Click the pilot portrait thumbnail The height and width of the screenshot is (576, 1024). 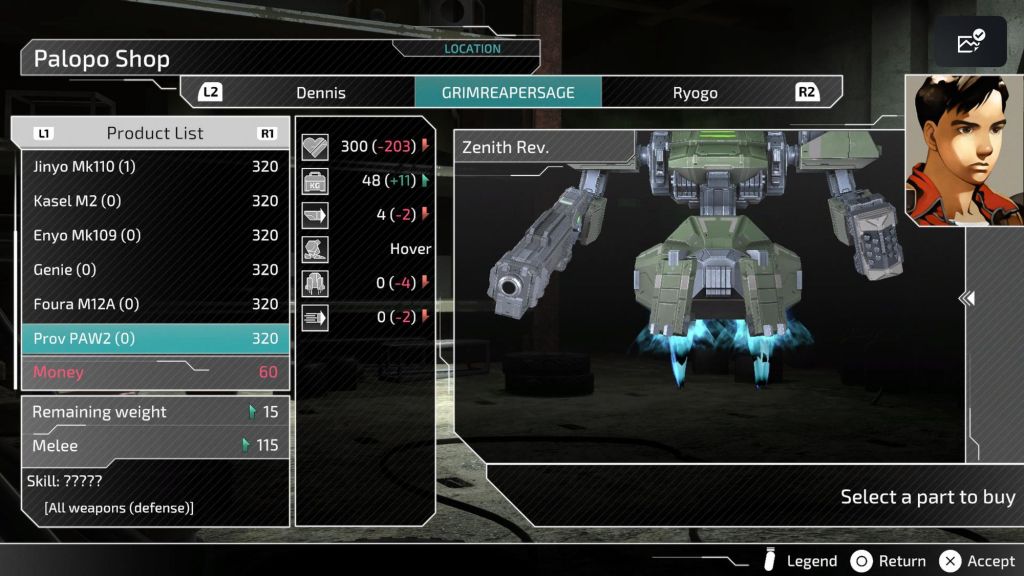964,150
